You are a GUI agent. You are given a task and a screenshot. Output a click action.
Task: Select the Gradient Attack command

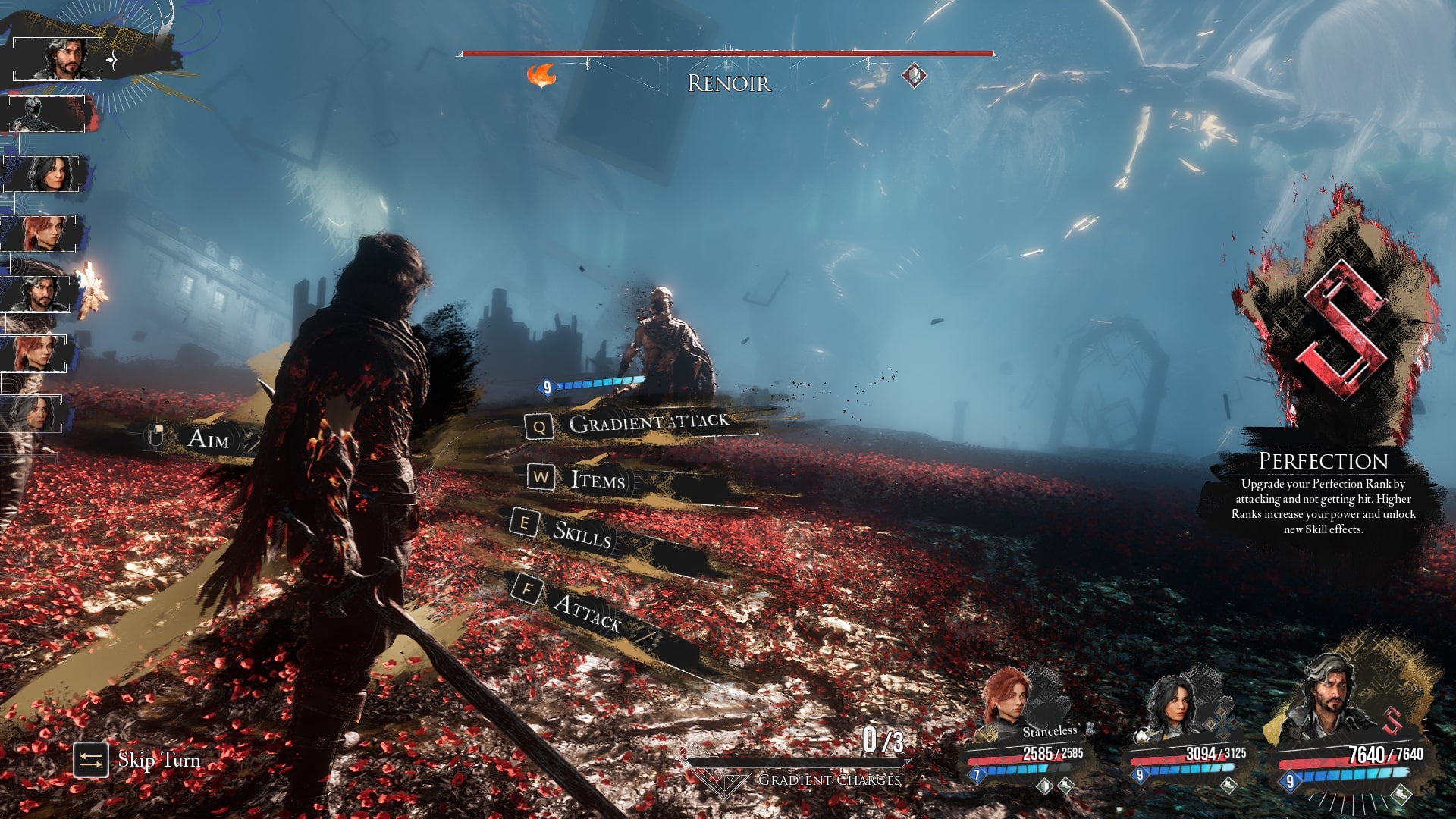click(647, 423)
